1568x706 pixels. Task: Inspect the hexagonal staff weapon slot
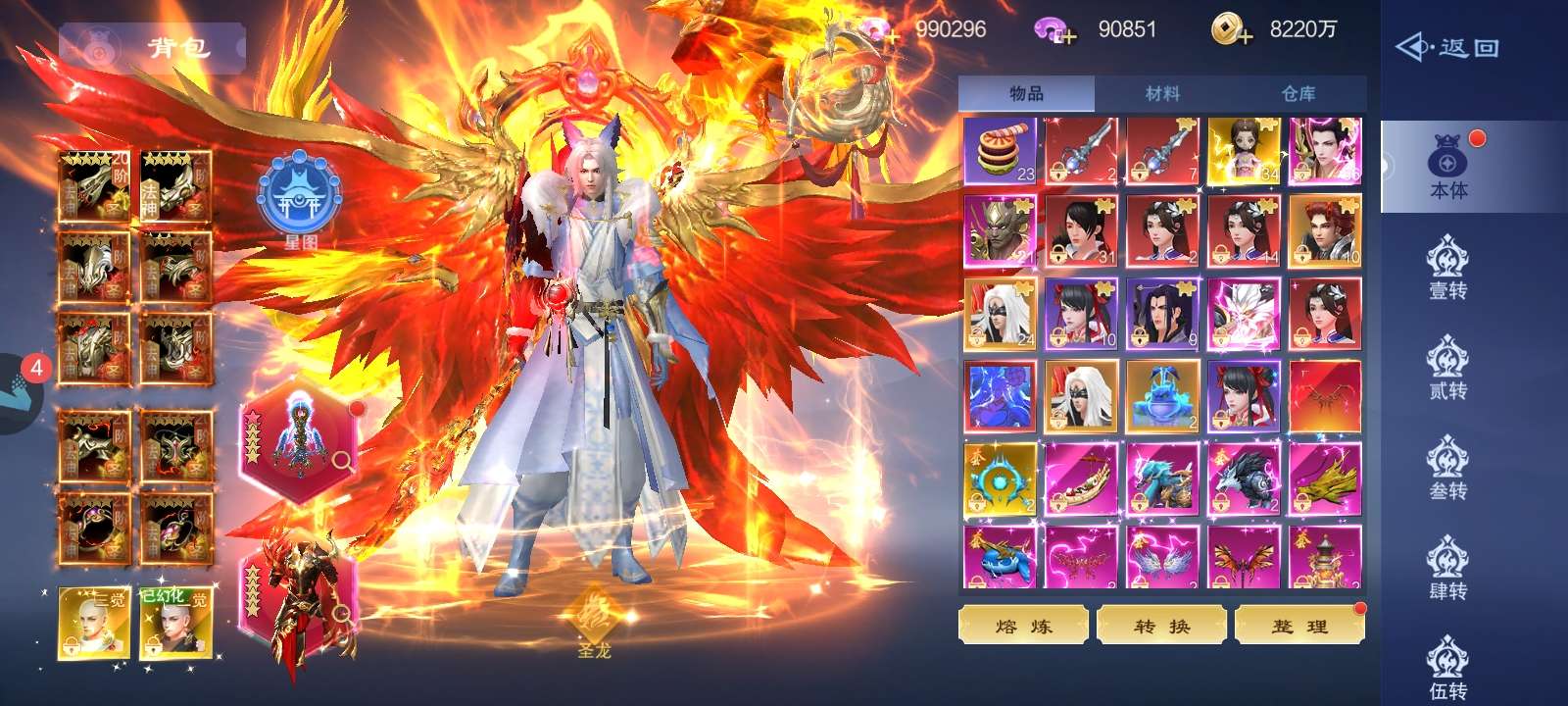[x=298, y=440]
